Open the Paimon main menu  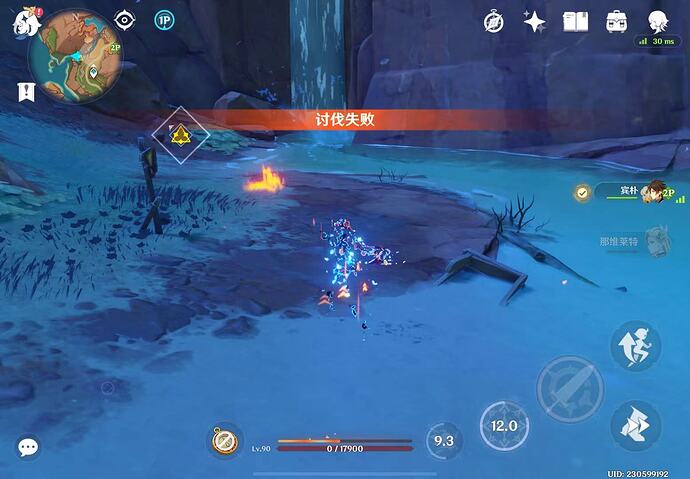[x=24, y=22]
